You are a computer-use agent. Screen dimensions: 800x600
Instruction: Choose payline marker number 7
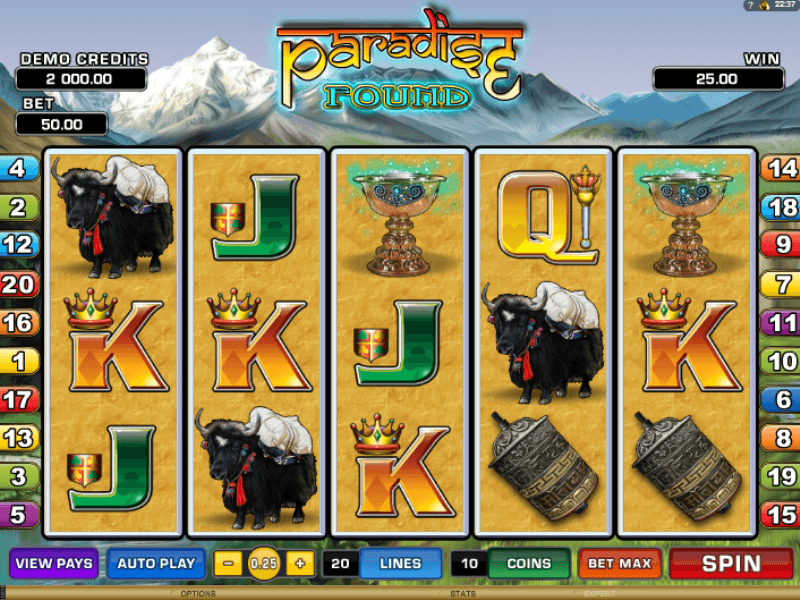tap(782, 284)
